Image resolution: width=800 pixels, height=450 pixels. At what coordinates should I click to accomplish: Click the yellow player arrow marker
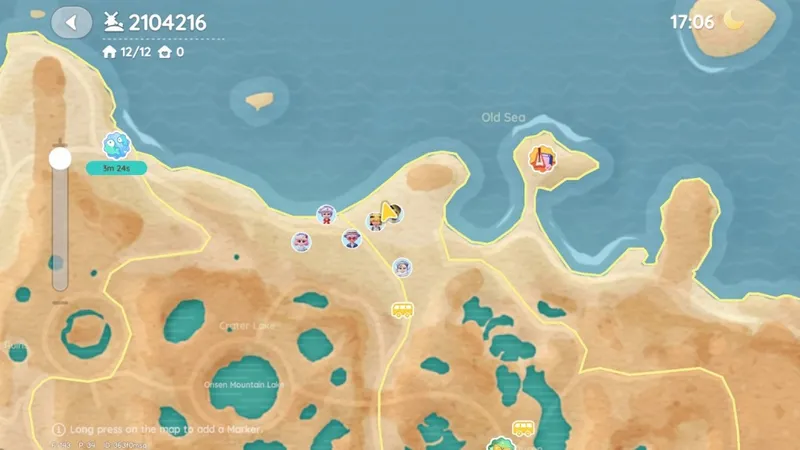(386, 212)
